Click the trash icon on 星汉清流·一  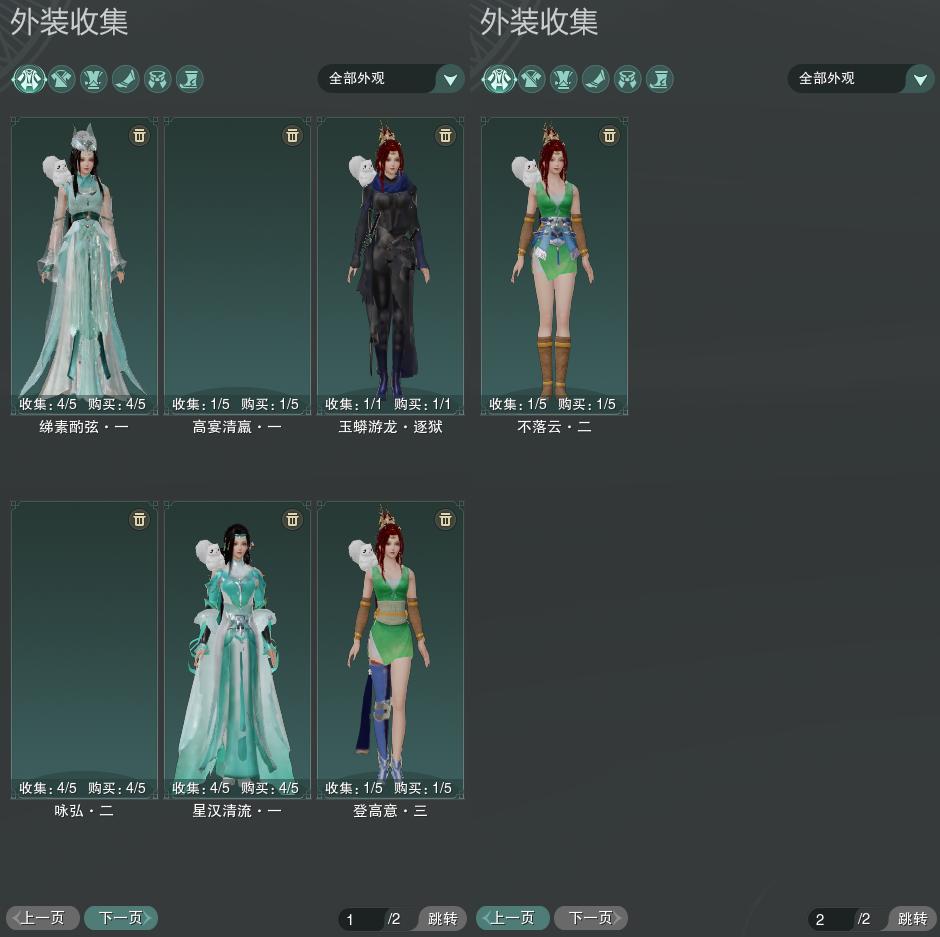292,519
